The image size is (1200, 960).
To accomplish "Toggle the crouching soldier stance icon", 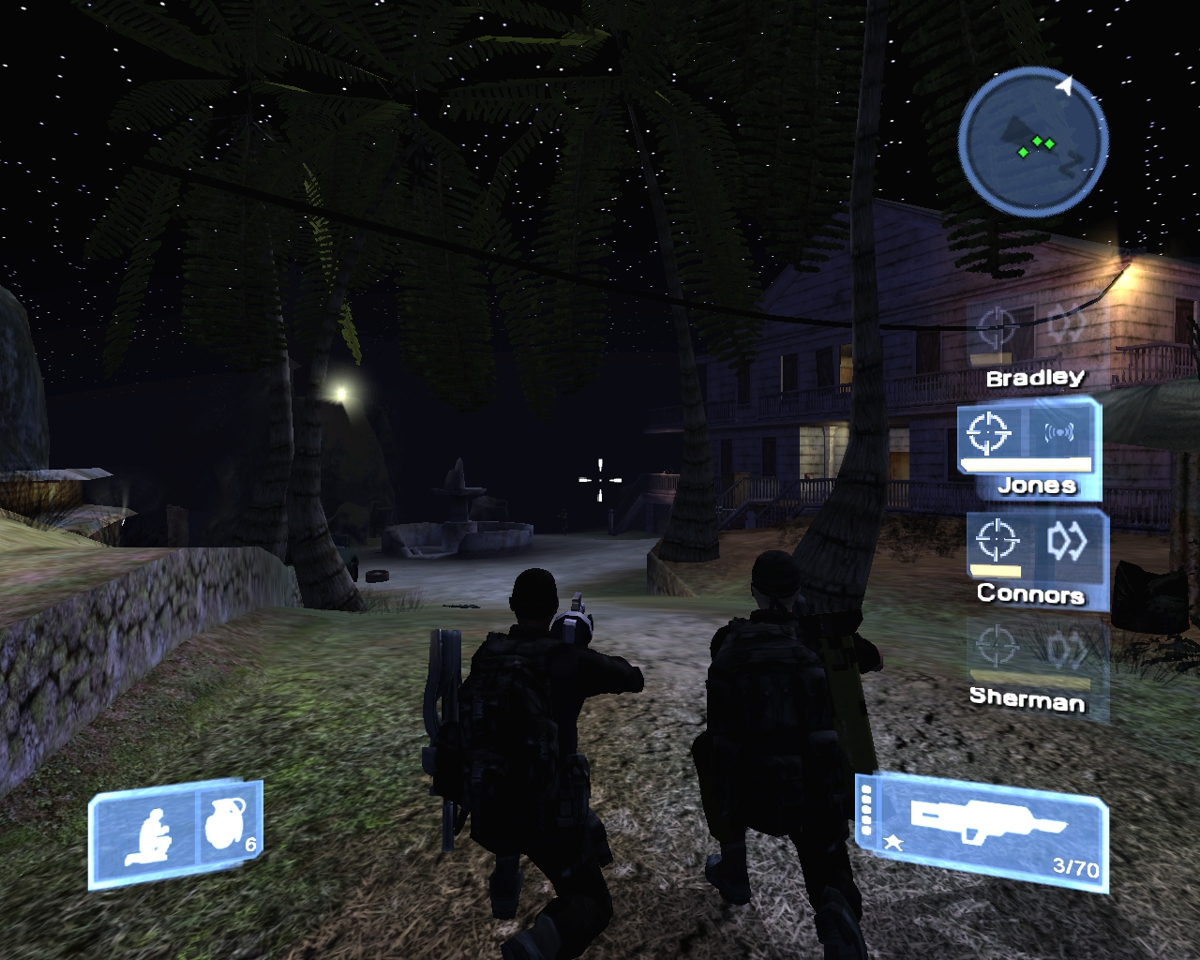I will click(x=146, y=837).
